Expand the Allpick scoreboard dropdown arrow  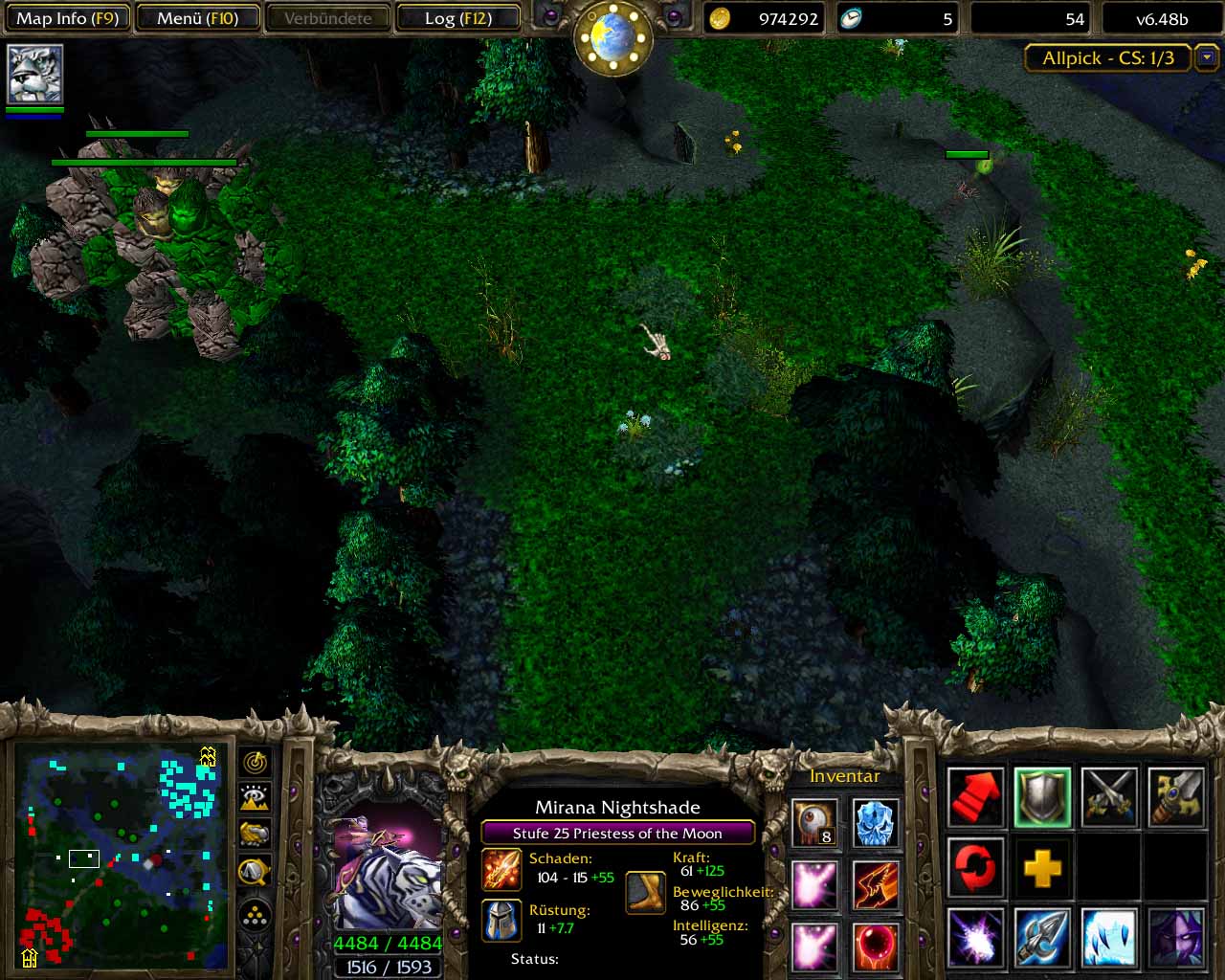pyautogui.click(x=1207, y=58)
